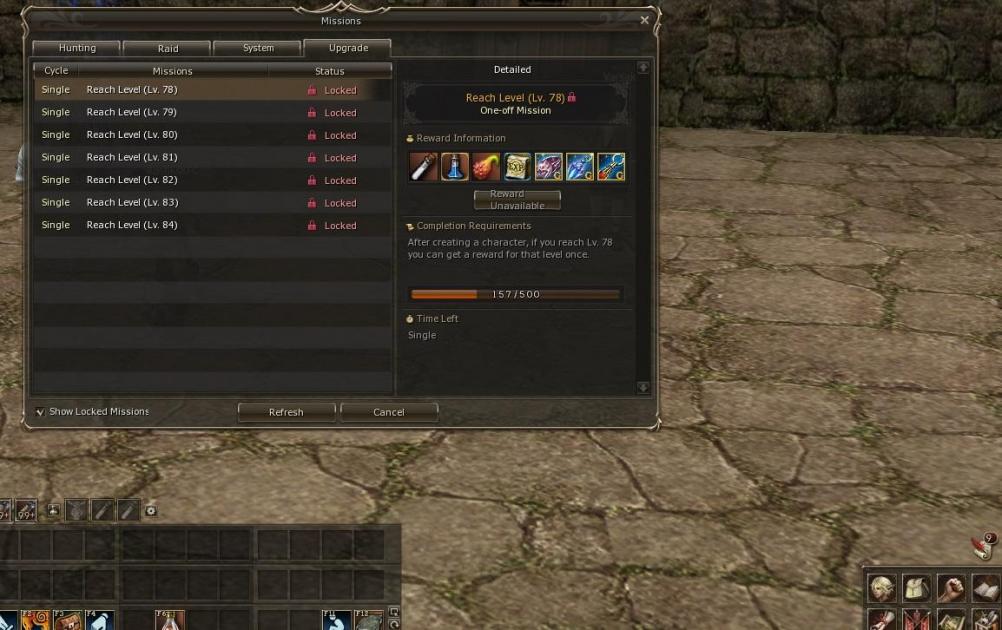
Task: Open the actions menu with fist icon
Action: [x=951, y=588]
